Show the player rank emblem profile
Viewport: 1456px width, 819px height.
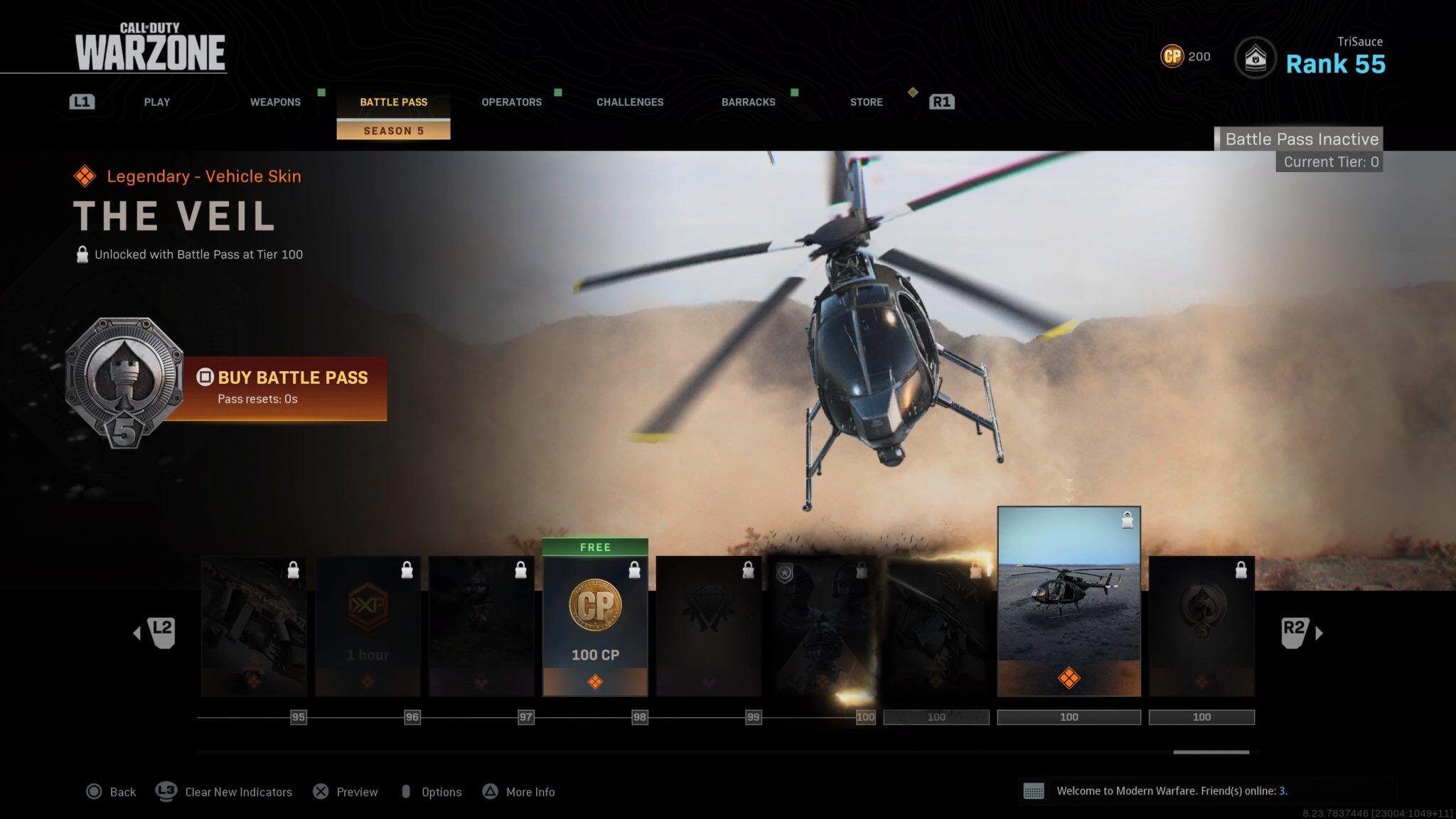(x=1255, y=58)
